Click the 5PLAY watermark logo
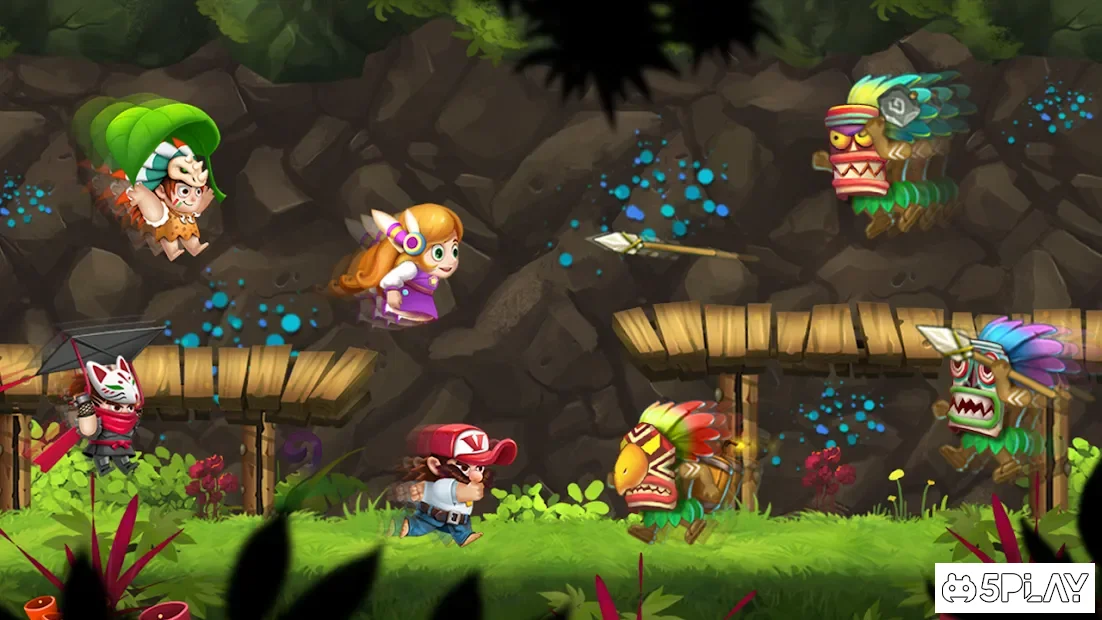This screenshot has height=620, width=1102. [x=1015, y=587]
